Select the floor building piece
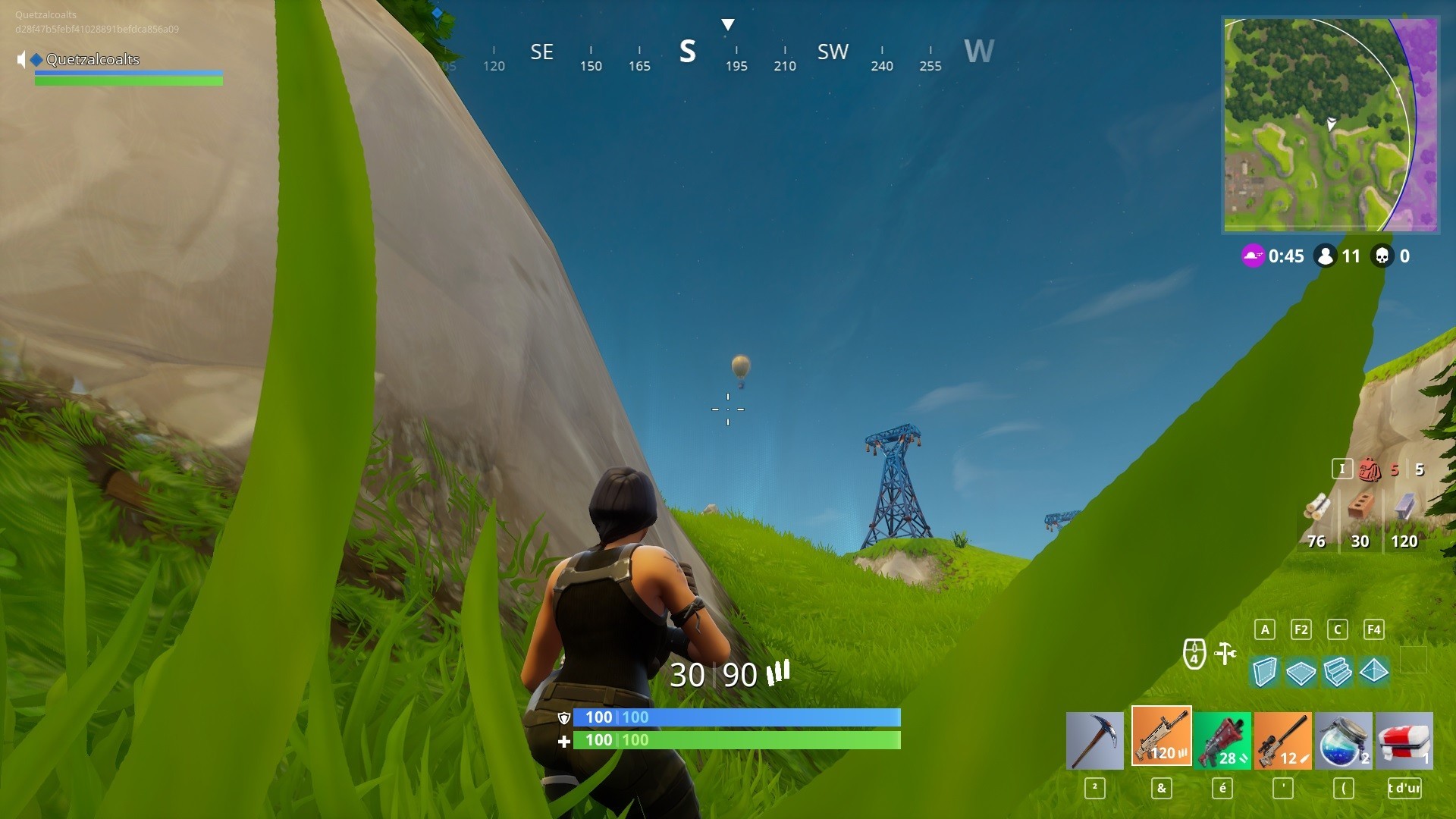This screenshot has height=819, width=1456. (1301, 670)
